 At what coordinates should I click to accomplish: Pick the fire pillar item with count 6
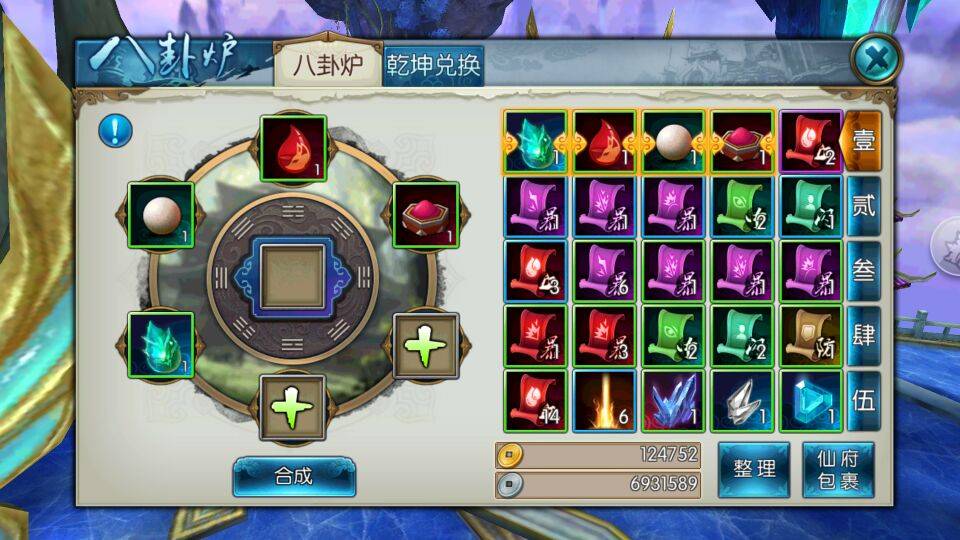pos(604,401)
